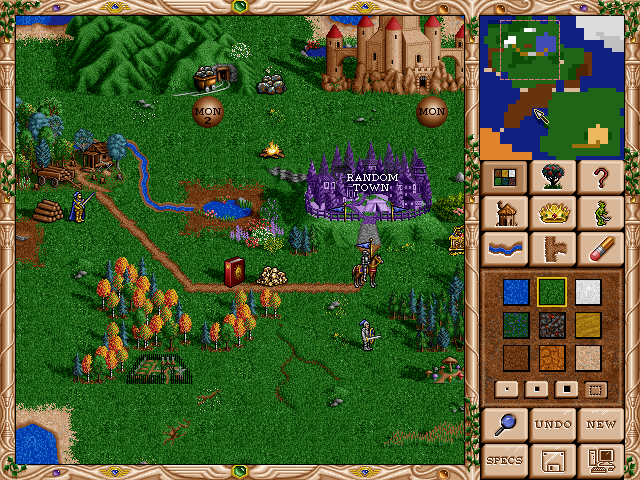The height and width of the screenshot is (480, 640).
Task: Select the terrain mode button
Action: point(504,178)
